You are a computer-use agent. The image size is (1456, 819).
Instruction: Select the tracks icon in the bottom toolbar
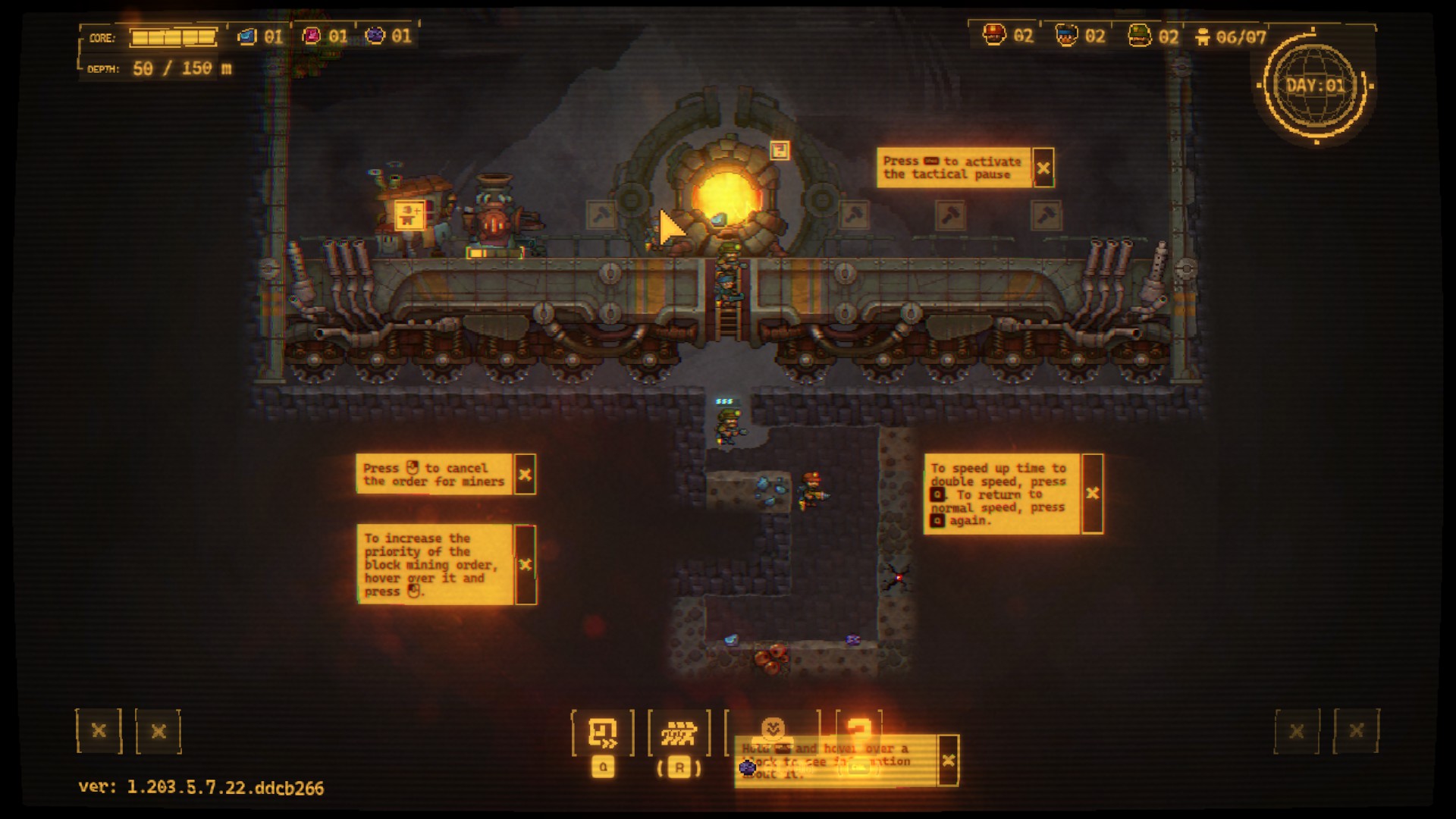point(679,733)
